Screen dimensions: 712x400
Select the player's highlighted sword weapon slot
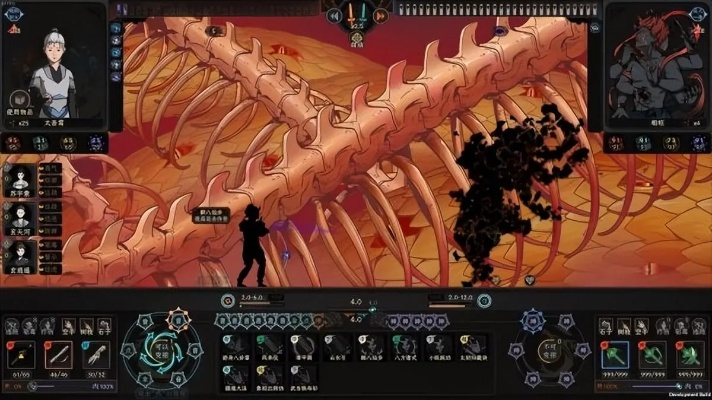(x=58, y=355)
